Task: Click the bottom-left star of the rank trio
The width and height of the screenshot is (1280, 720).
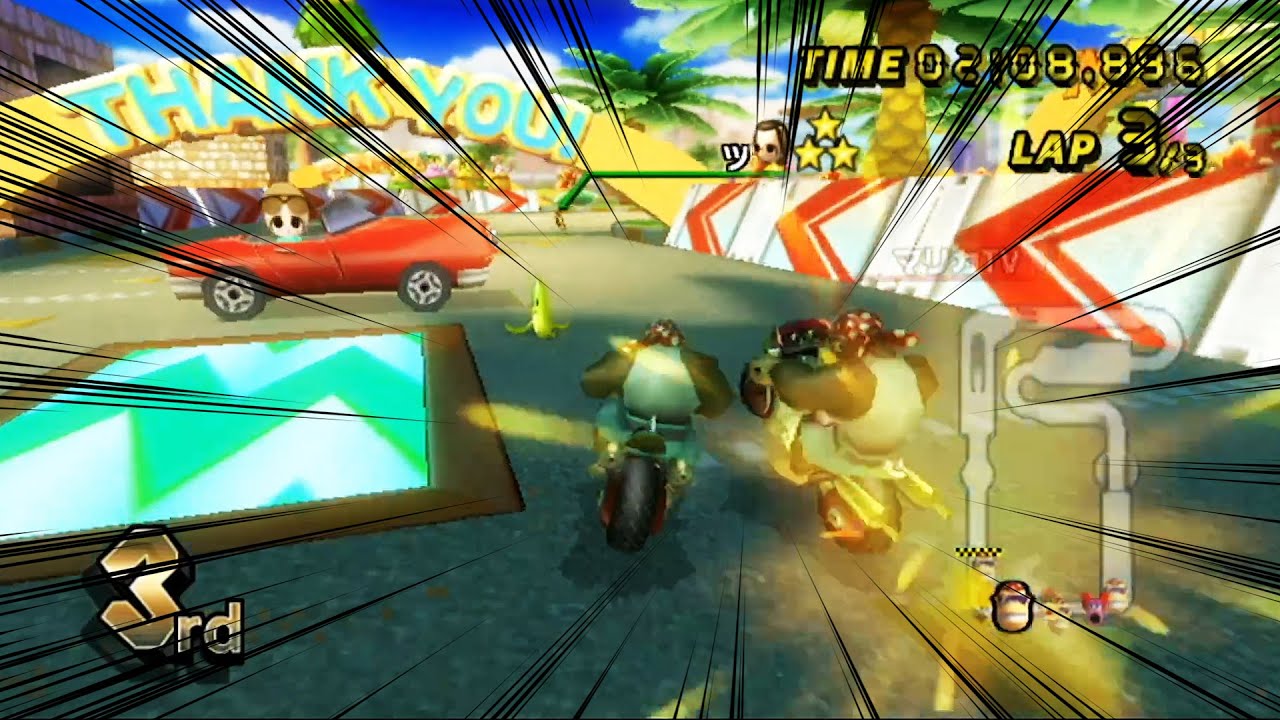Action: click(808, 154)
